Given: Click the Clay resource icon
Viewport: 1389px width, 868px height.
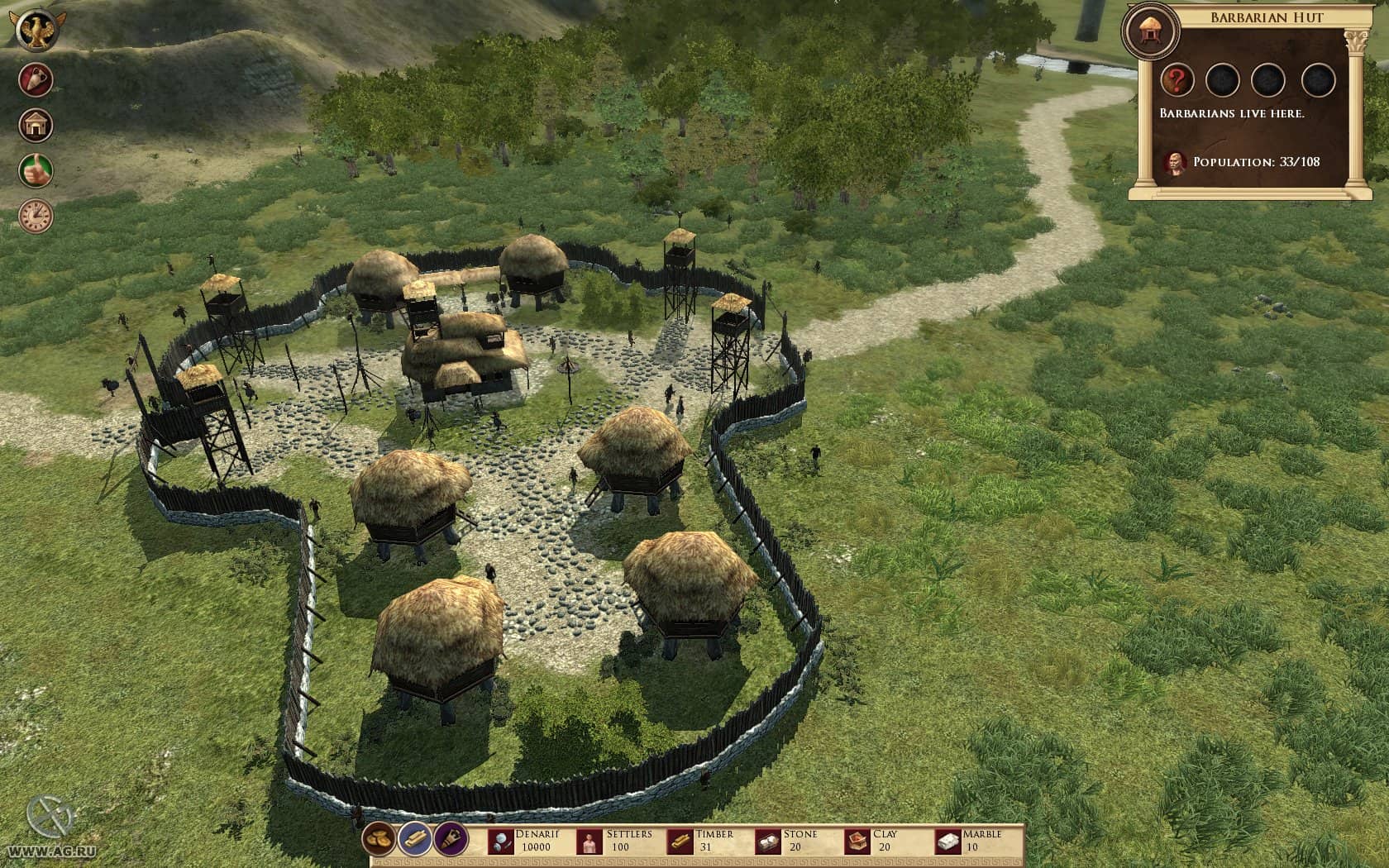Looking at the screenshot, I should [857, 842].
